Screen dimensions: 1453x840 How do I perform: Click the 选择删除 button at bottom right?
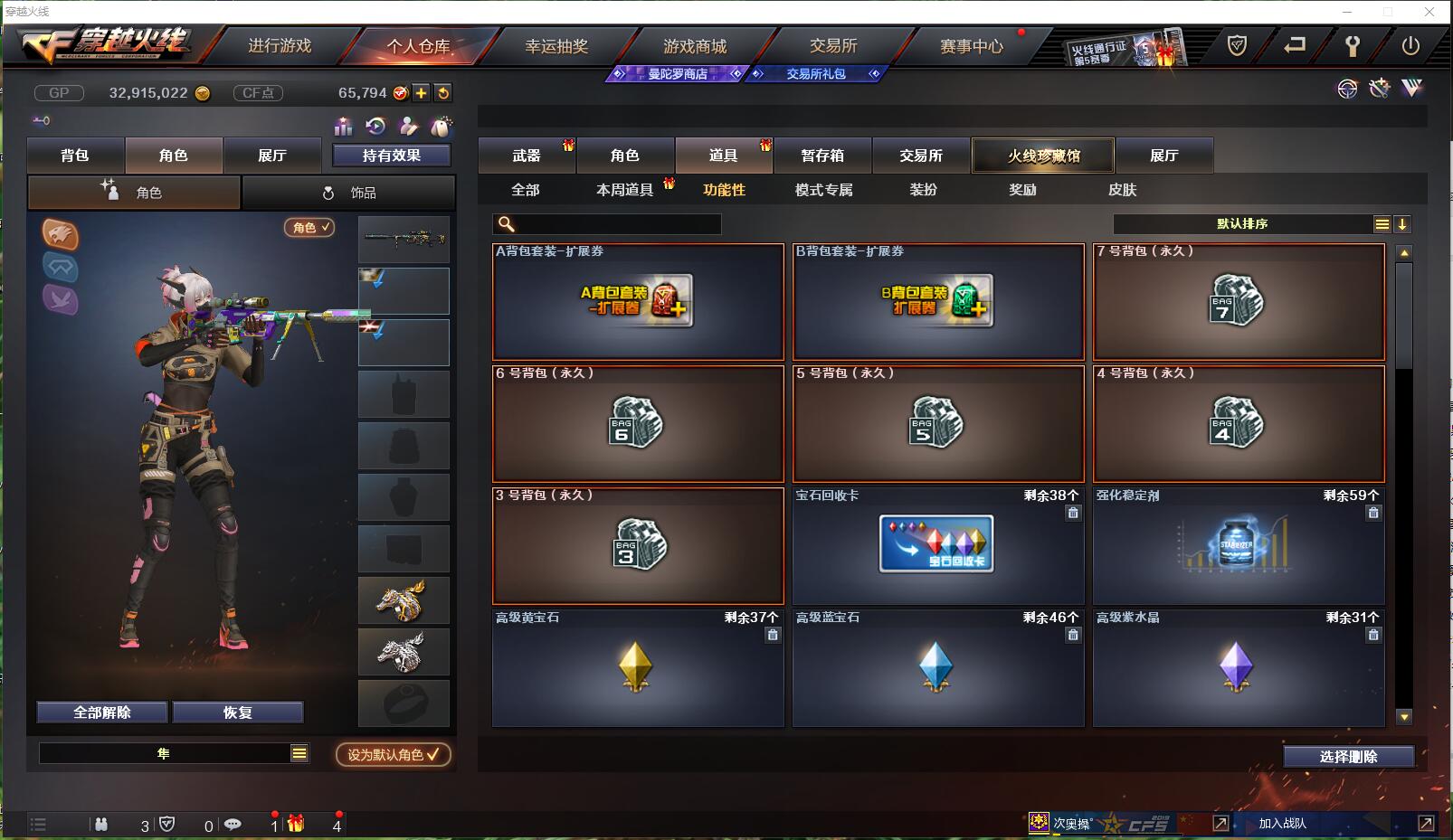click(x=1350, y=756)
